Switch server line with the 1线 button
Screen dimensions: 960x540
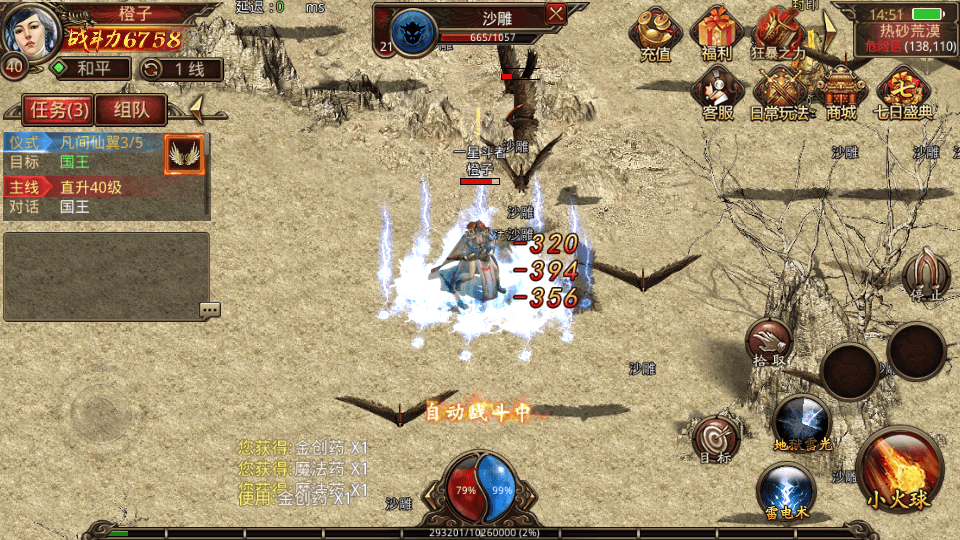click(x=181, y=69)
